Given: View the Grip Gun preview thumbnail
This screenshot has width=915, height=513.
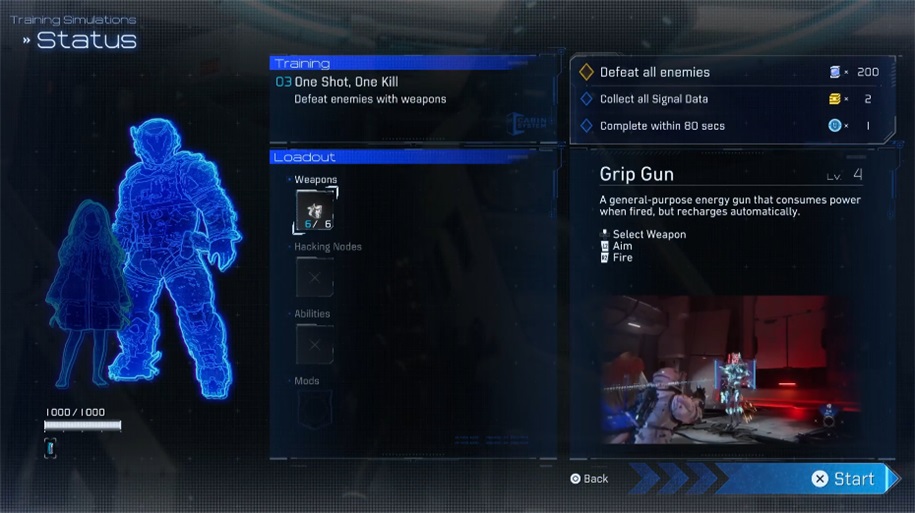Looking at the screenshot, I should 731,369.
